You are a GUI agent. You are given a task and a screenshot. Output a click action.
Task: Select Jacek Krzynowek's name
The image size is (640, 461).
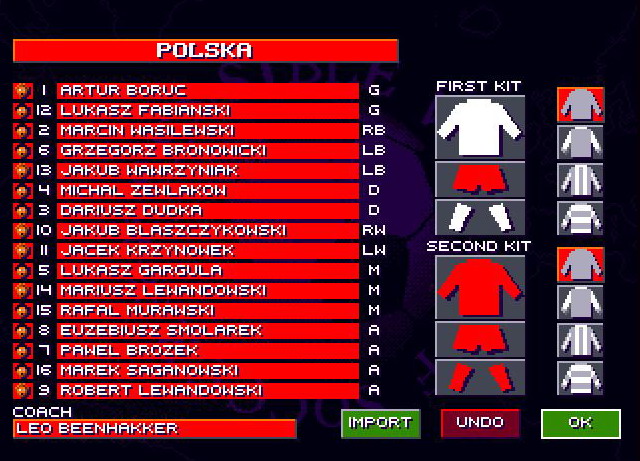click(207, 251)
